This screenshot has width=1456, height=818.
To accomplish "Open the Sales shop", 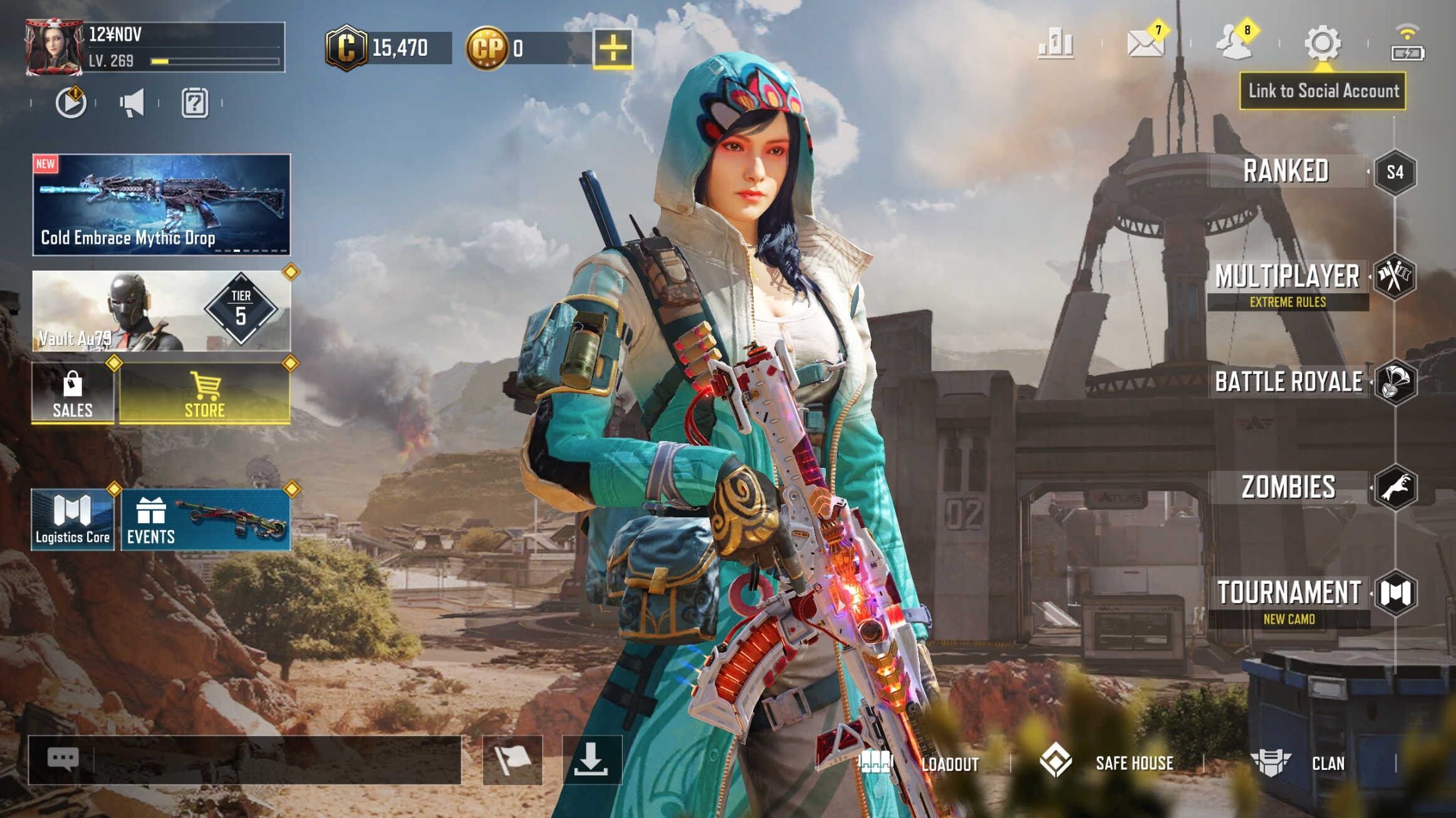I will tap(73, 394).
